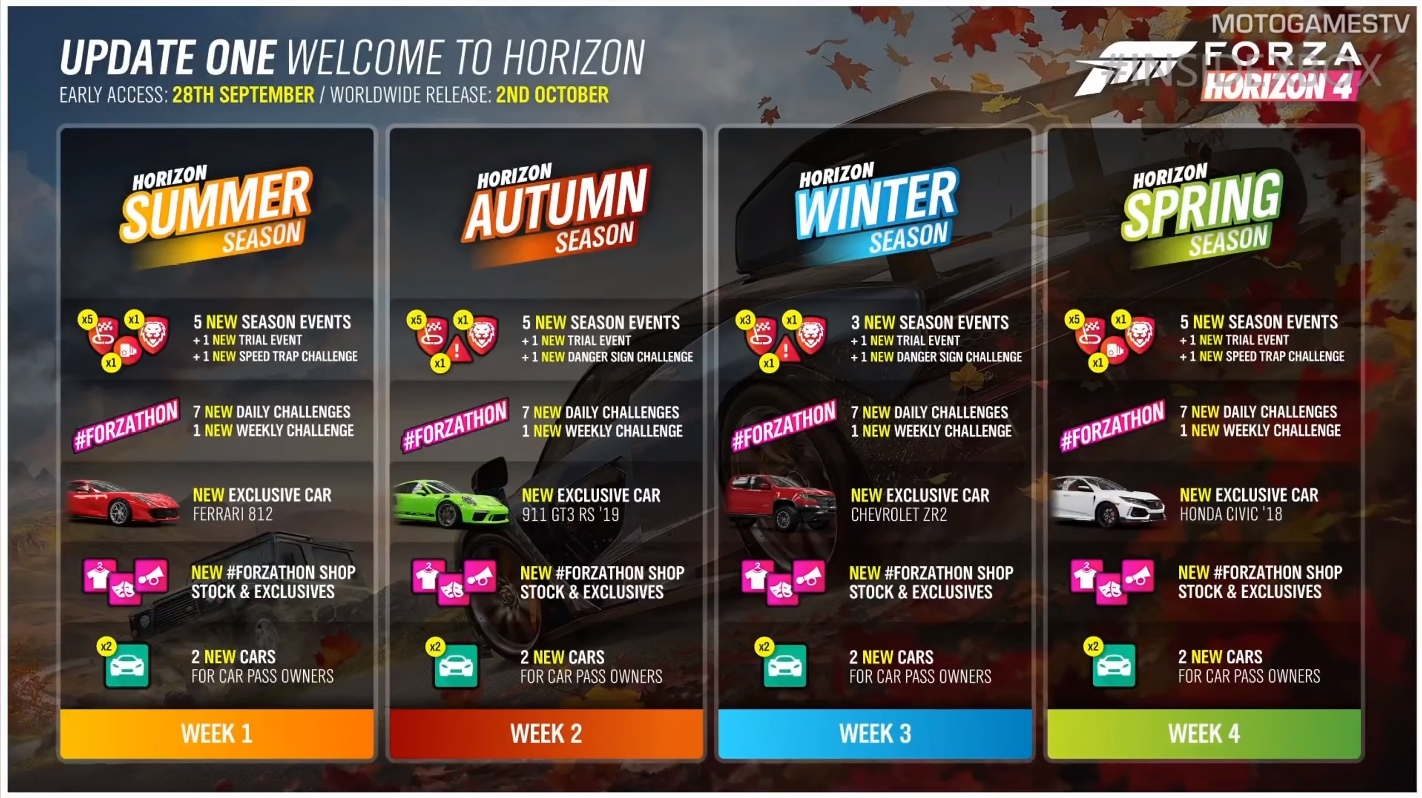The width and height of the screenshot is (1422, 798).
Task: Select the Week 2 red bar
Action: tap(546, 733)
